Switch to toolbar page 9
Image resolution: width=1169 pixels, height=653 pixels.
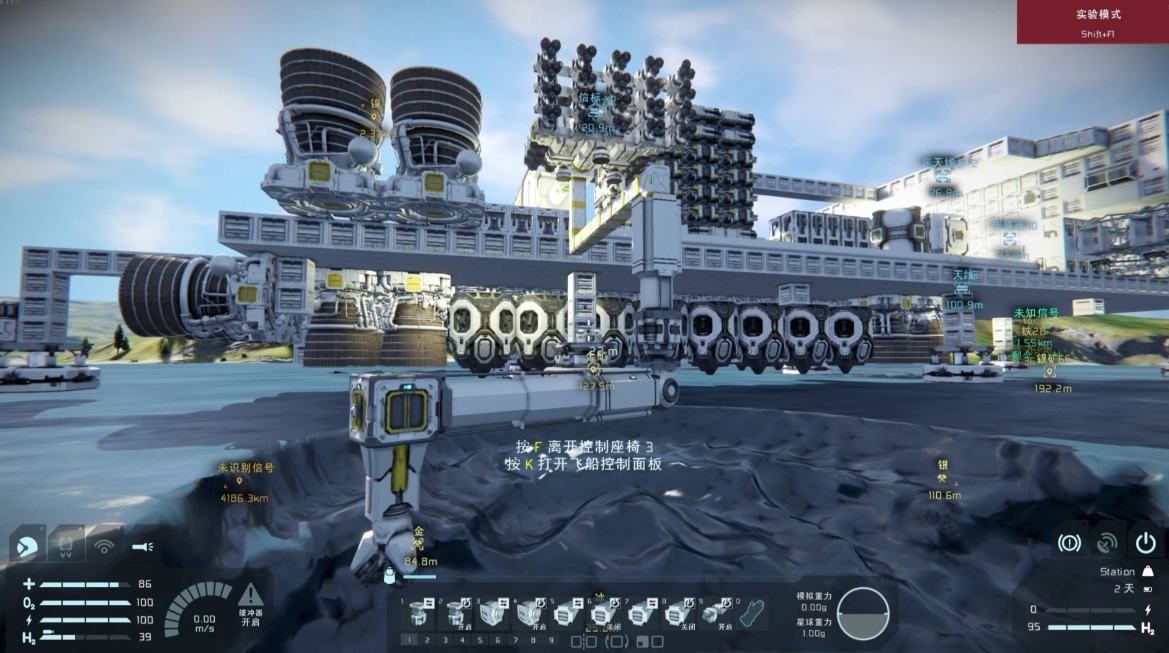[x=553, y=641]
